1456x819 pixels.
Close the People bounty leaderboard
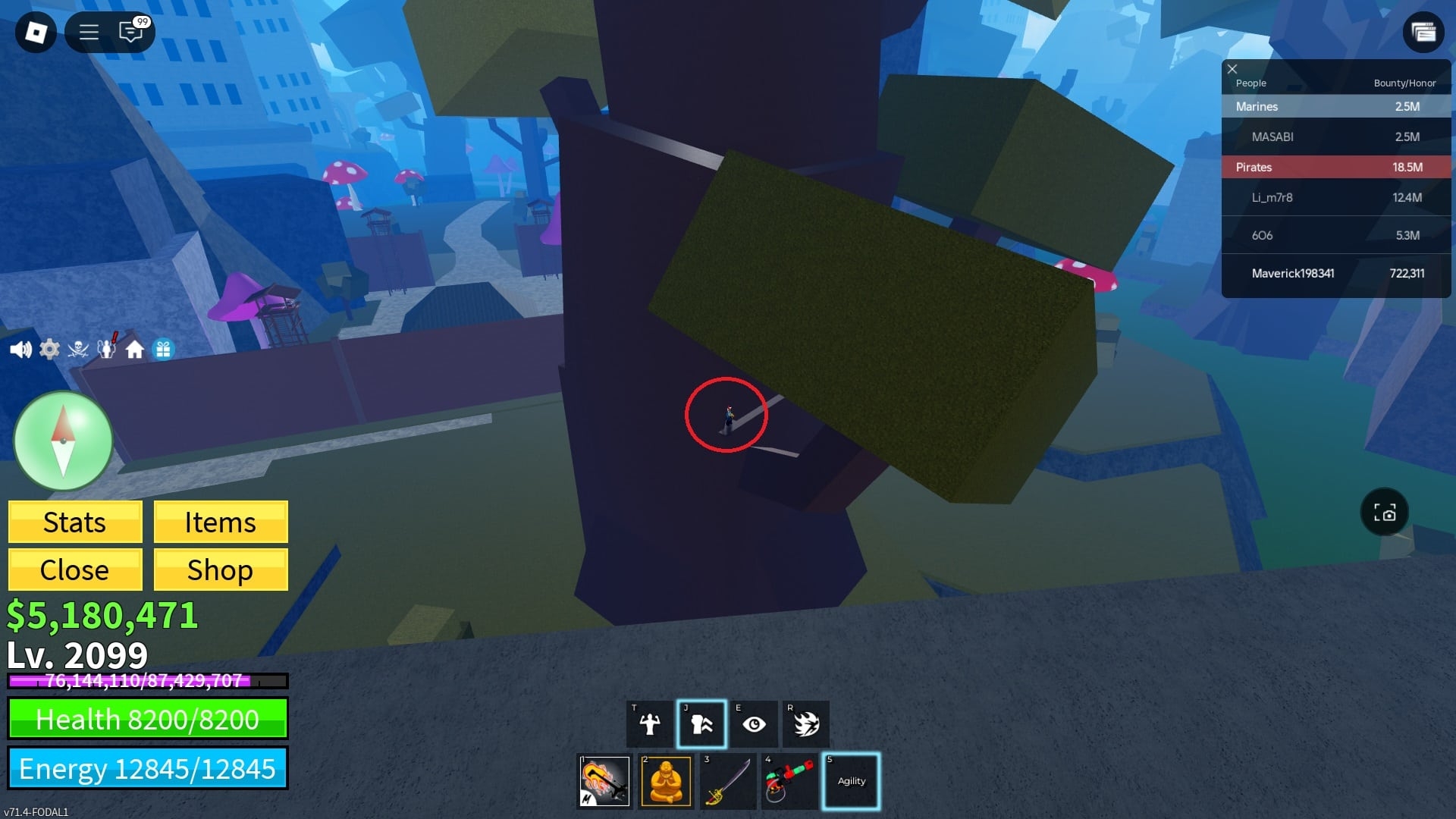1232,69
